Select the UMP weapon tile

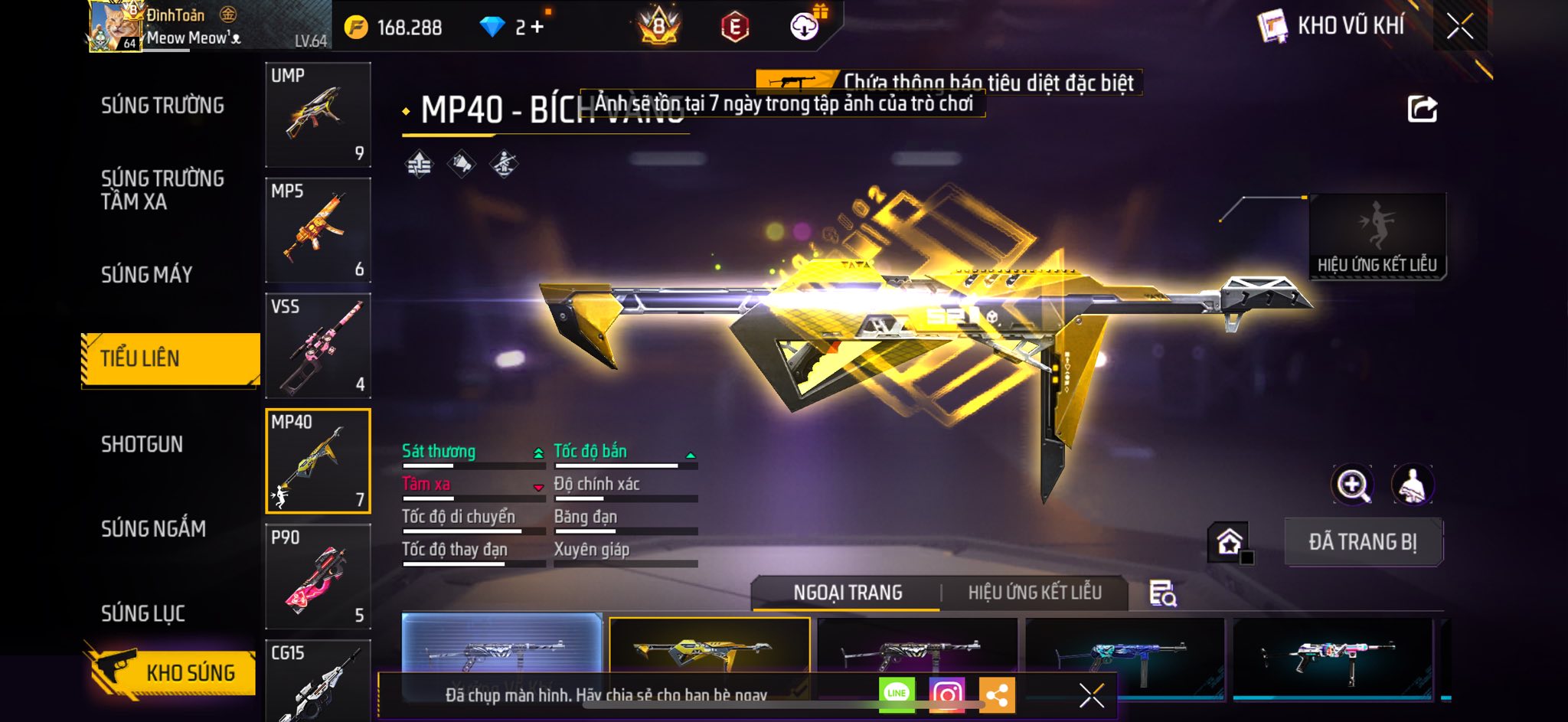point(318,114)
